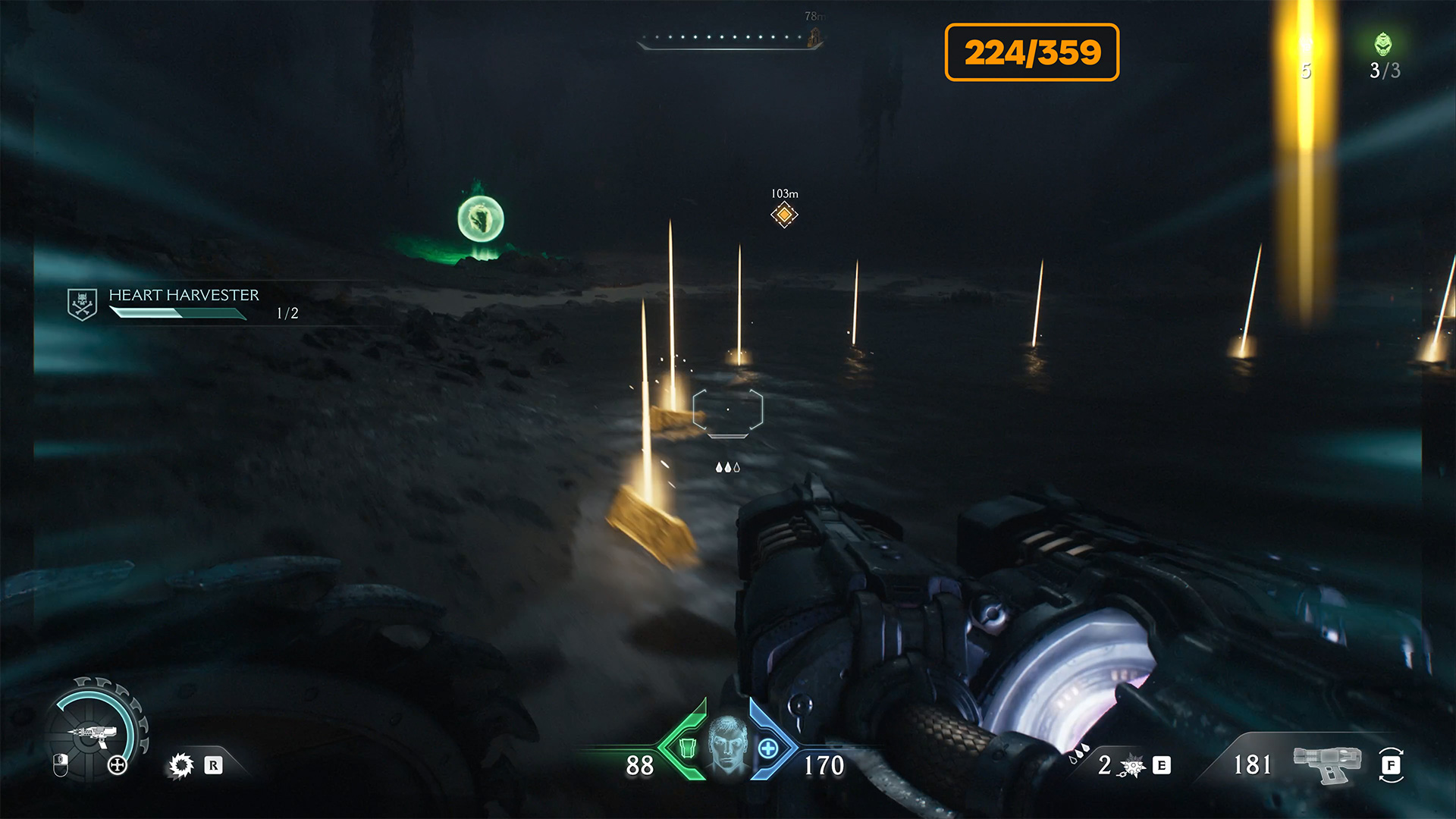Select the Heart Harvester challenge tracker
The image size is (1456, 819).
tap(184, 303)
